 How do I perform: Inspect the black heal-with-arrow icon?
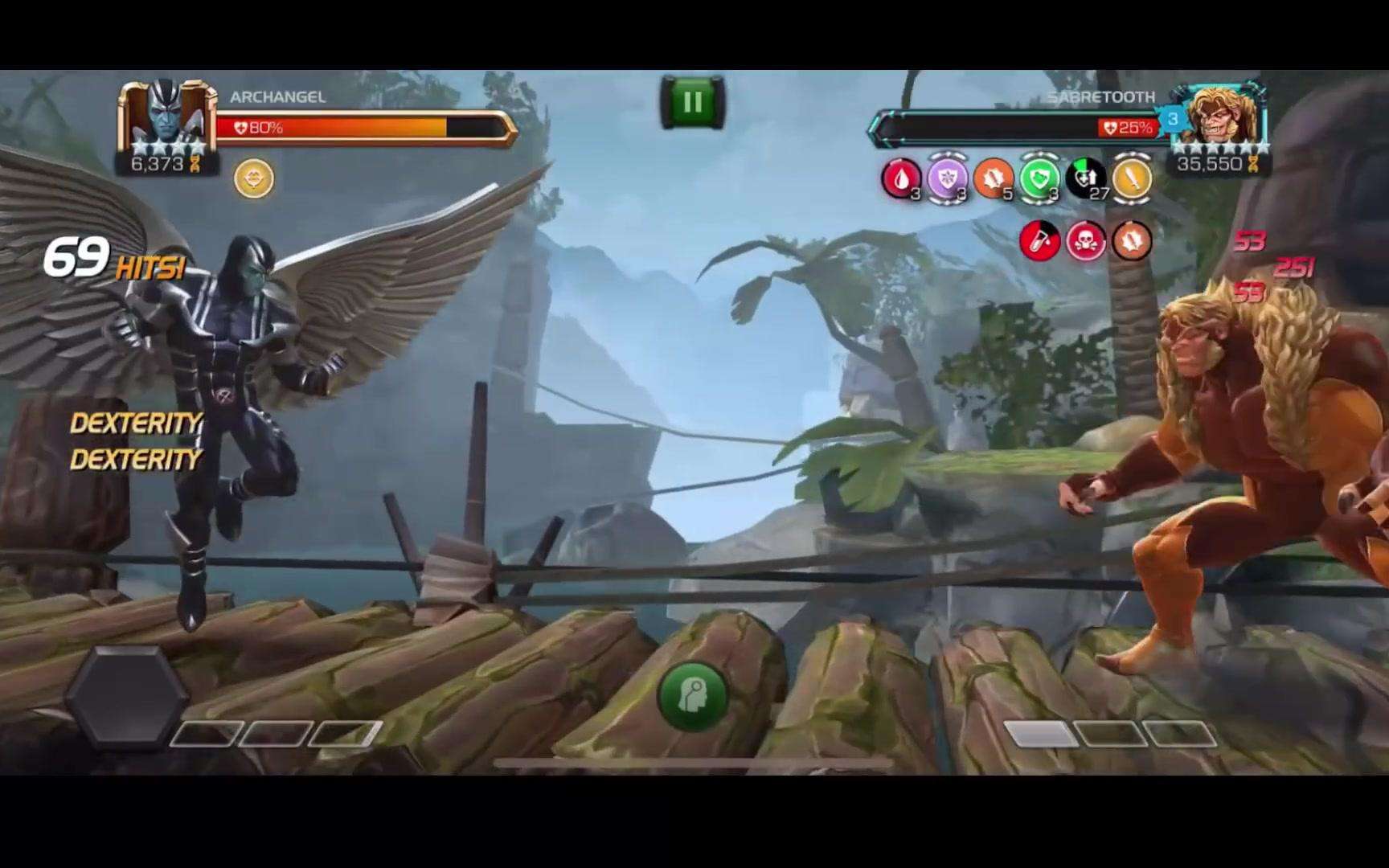click(1085, 178)
